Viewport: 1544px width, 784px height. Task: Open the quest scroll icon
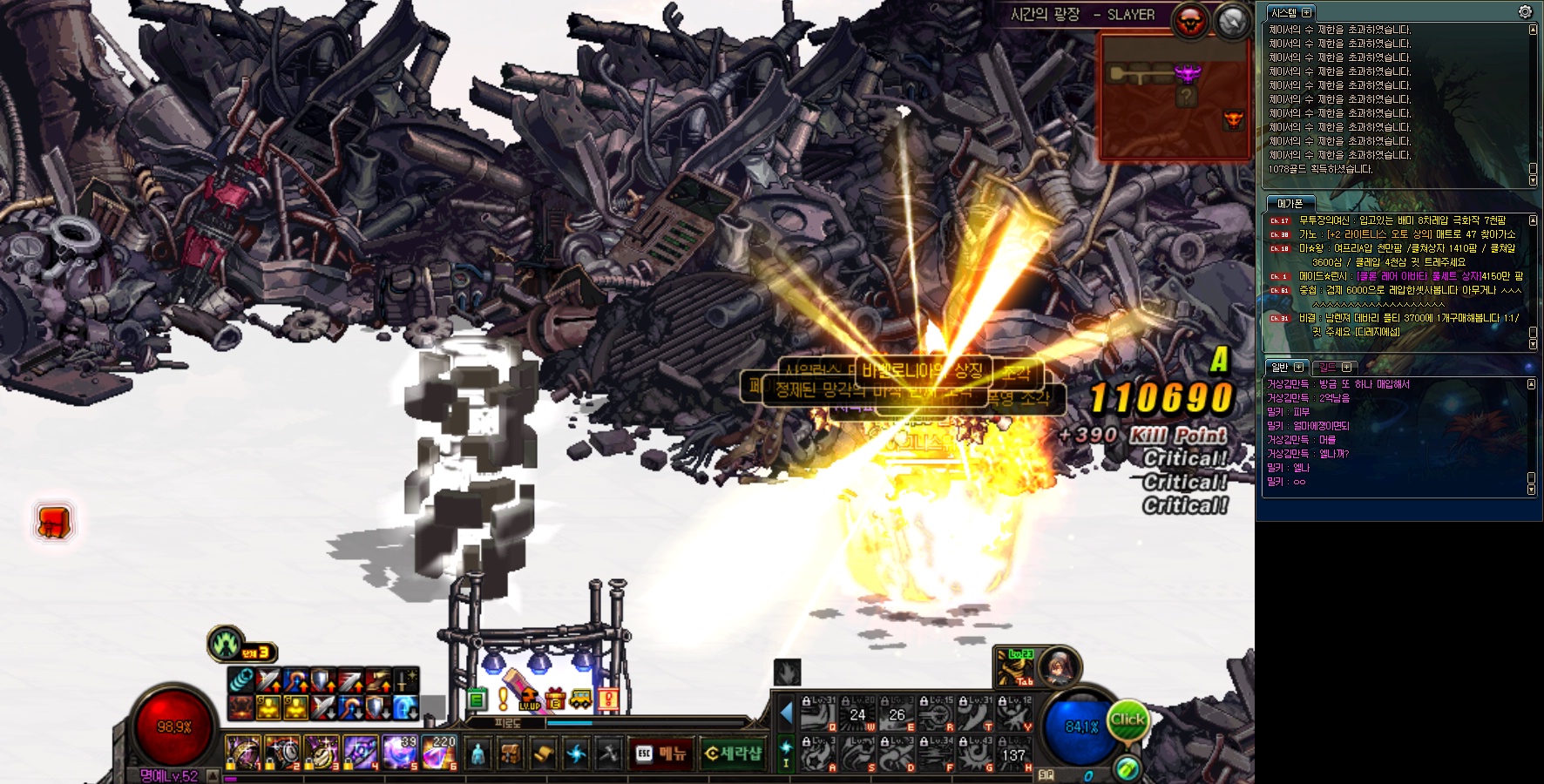click(543, 754)
